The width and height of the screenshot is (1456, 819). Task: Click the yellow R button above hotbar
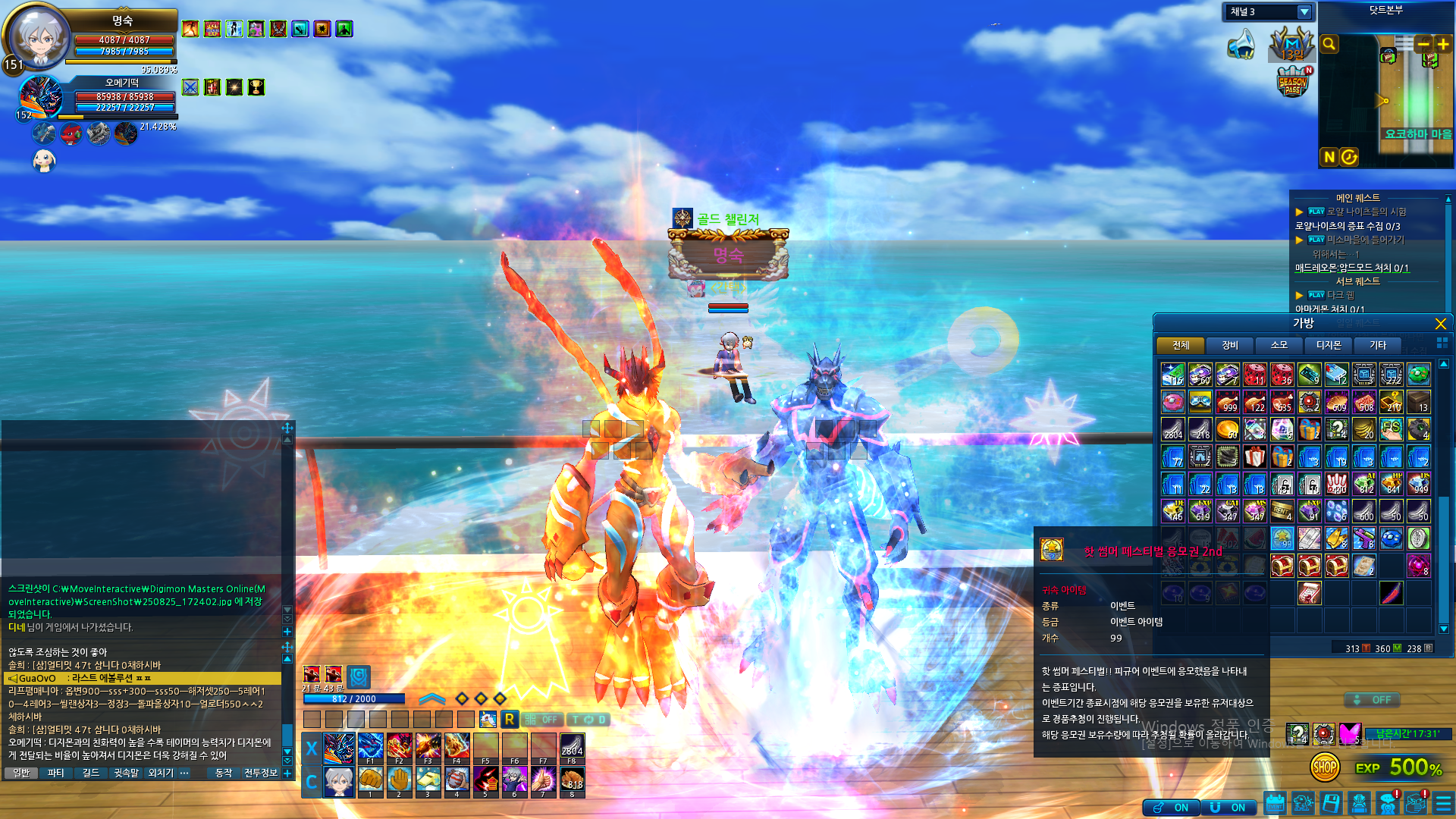pyautogui.click(x=510, y=719)
